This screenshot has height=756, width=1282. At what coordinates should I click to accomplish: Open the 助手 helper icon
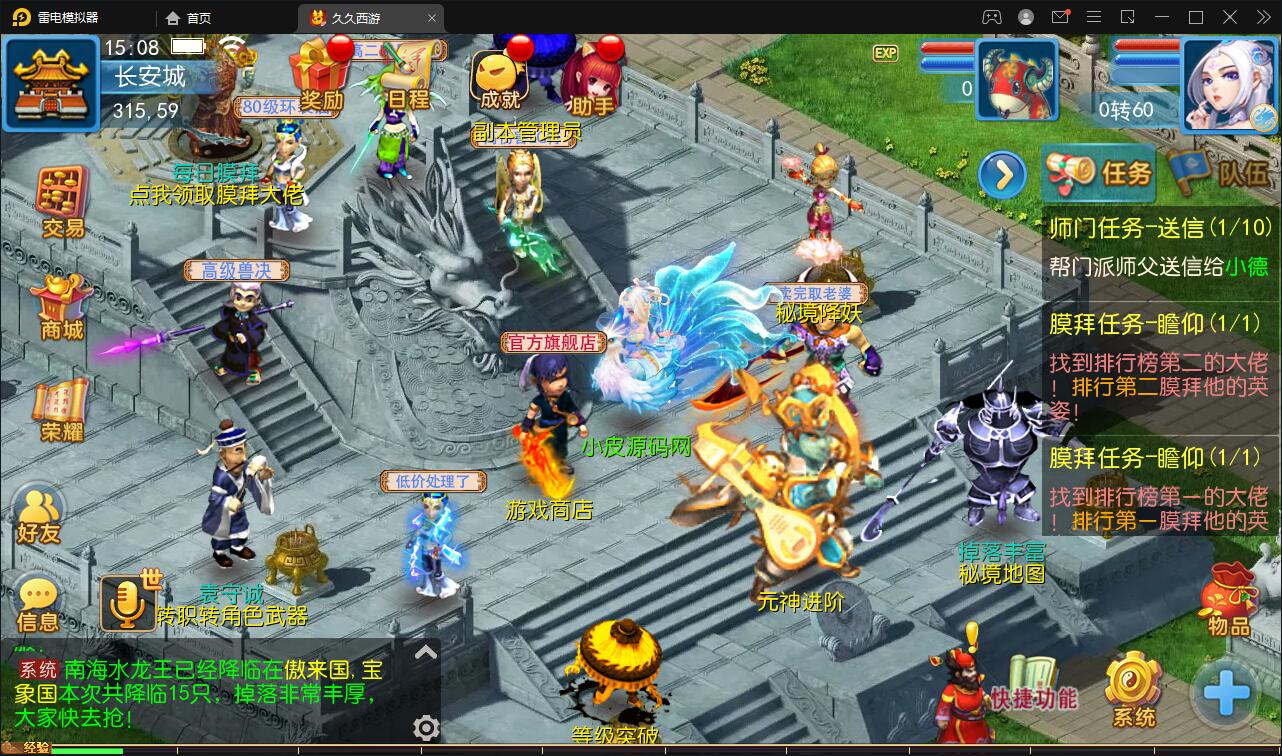(x=592, y=78)
